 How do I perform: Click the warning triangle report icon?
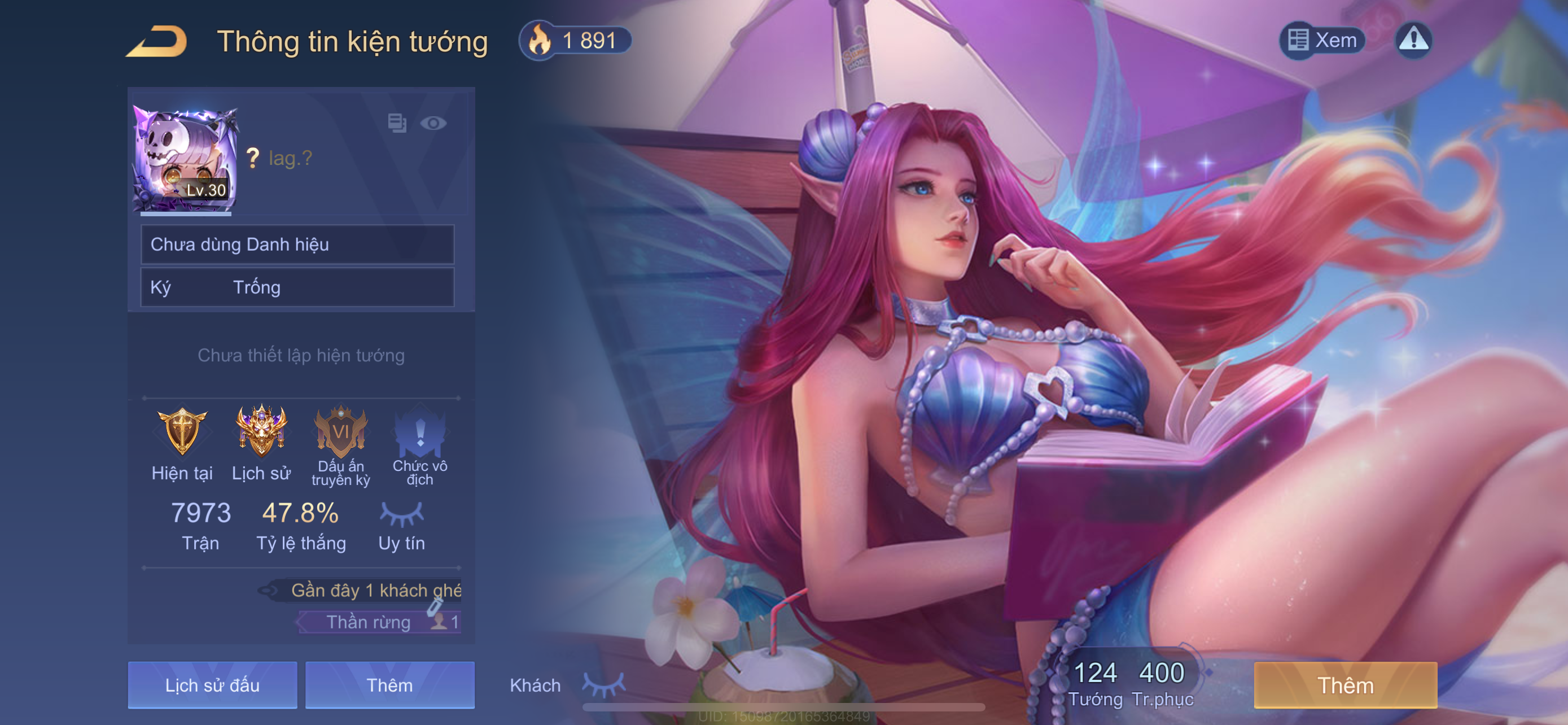coord(1413,40)
